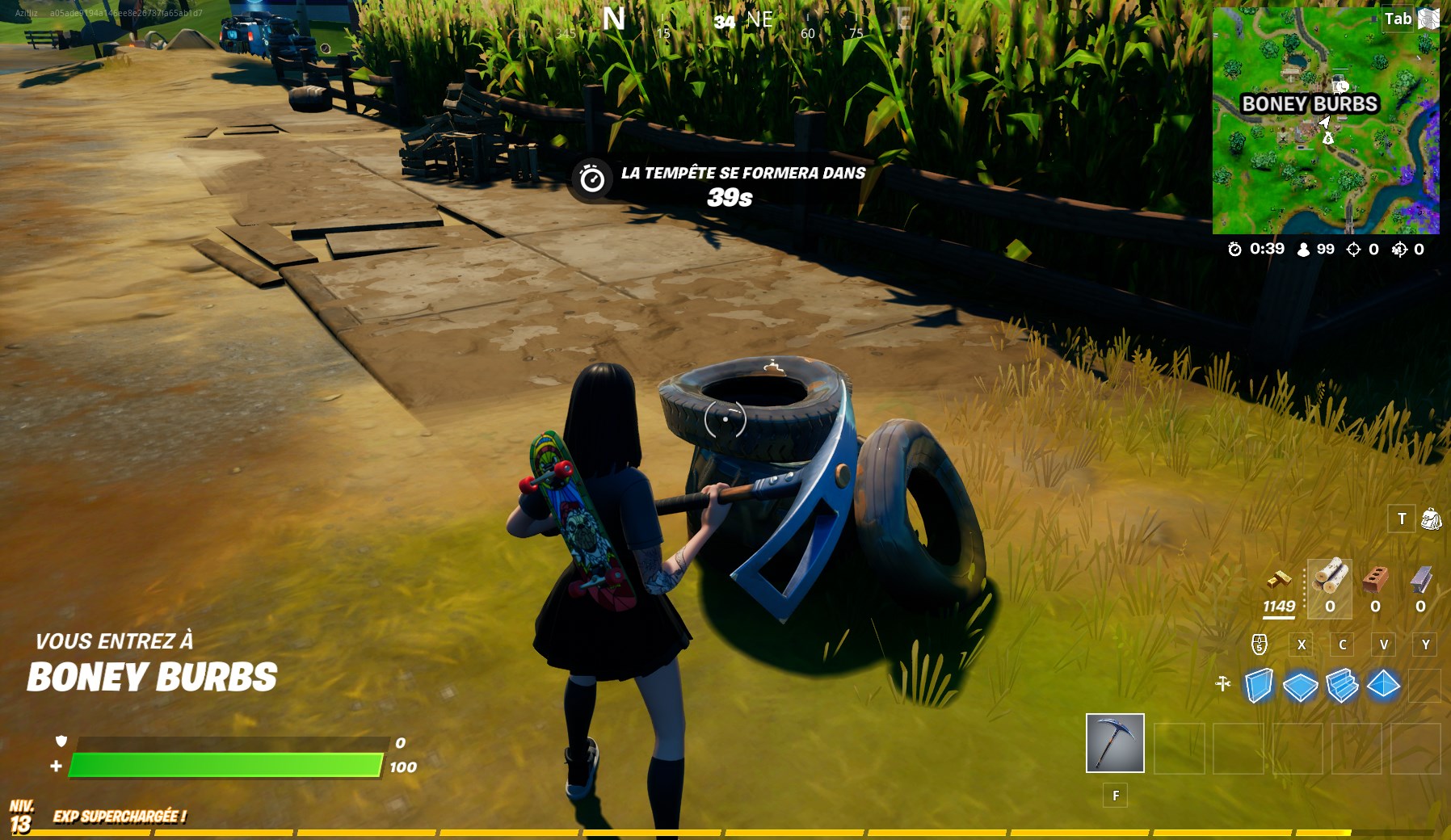Click the brick resource icon
This screenshot has height=840, width=1451.
1376,580
